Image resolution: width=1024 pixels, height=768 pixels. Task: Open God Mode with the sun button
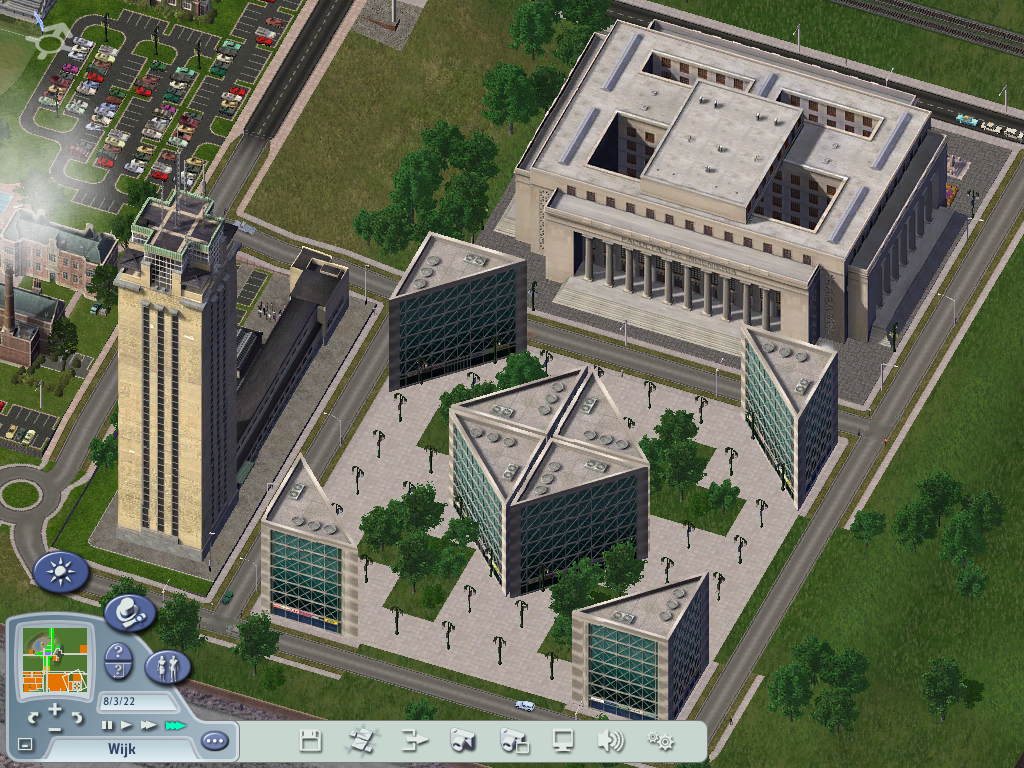pyautogui.click(x=61, y=573)
